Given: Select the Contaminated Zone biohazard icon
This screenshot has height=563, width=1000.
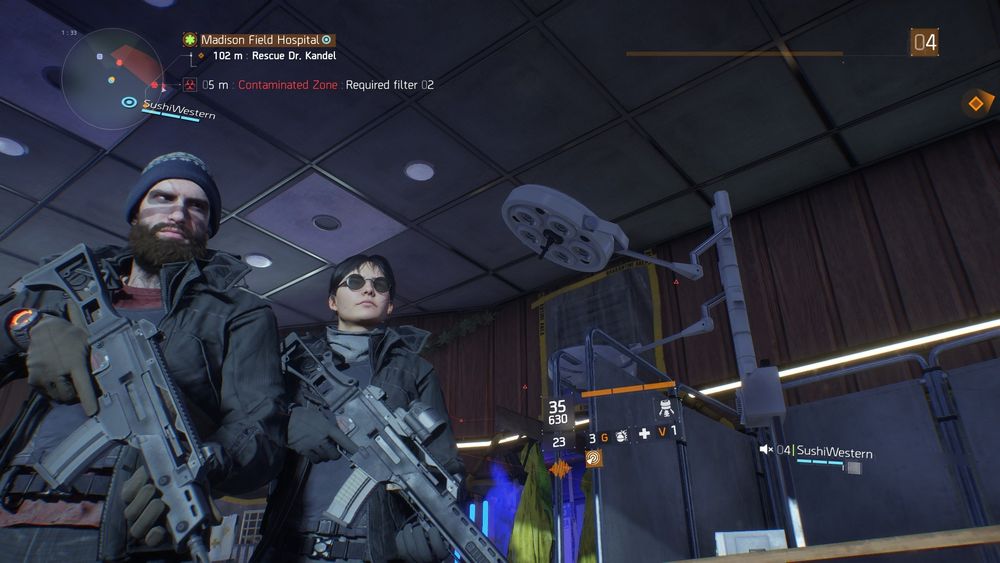Looking at the screenshot, I should (x=189, y=85).
